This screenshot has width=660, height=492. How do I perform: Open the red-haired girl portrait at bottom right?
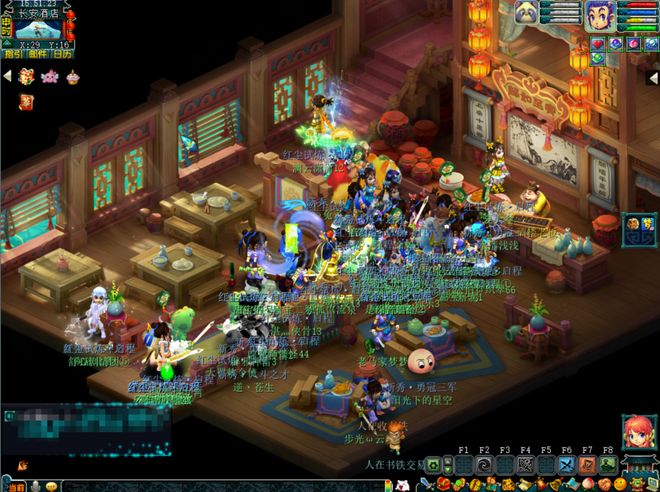[638, 433]
